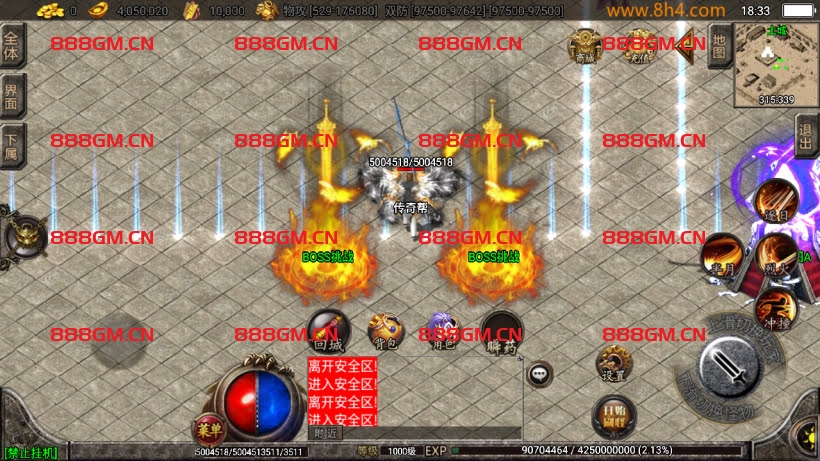
Task: Use the 回城 return-to-town button
Action: tap(328, 330)
